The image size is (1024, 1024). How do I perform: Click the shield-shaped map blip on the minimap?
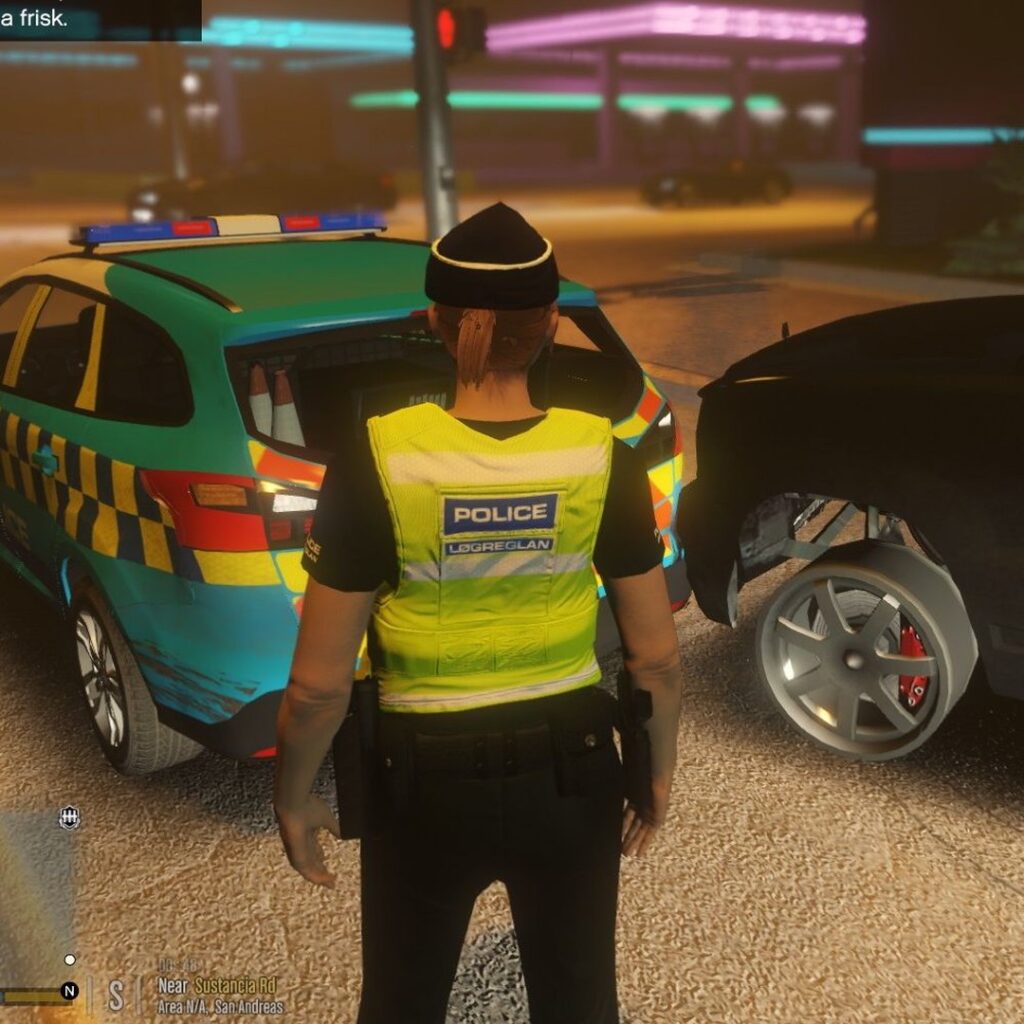(69, 818)
